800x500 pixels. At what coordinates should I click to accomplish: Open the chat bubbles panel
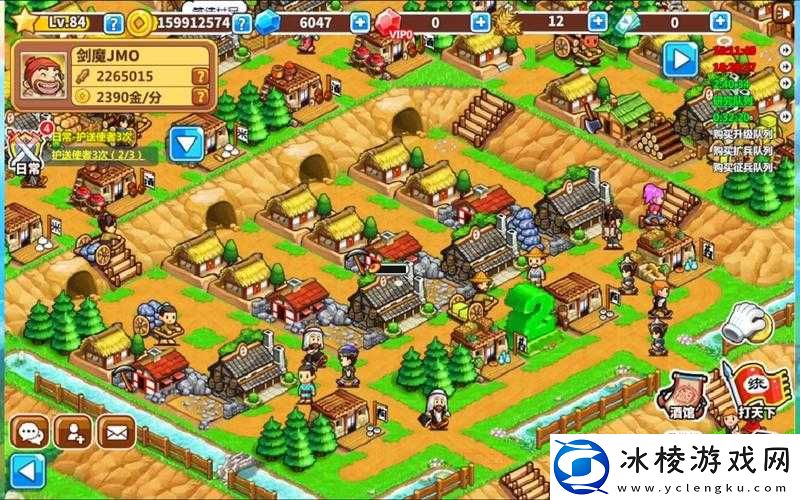29,432
